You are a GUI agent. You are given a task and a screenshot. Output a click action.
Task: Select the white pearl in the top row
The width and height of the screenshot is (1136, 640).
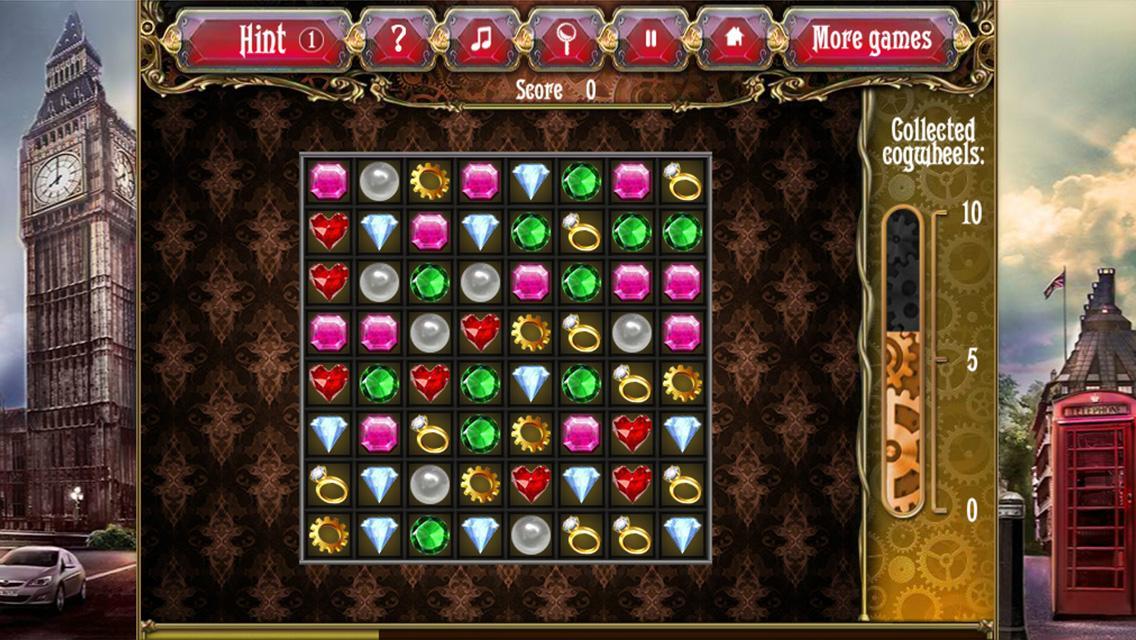point(379,181)
